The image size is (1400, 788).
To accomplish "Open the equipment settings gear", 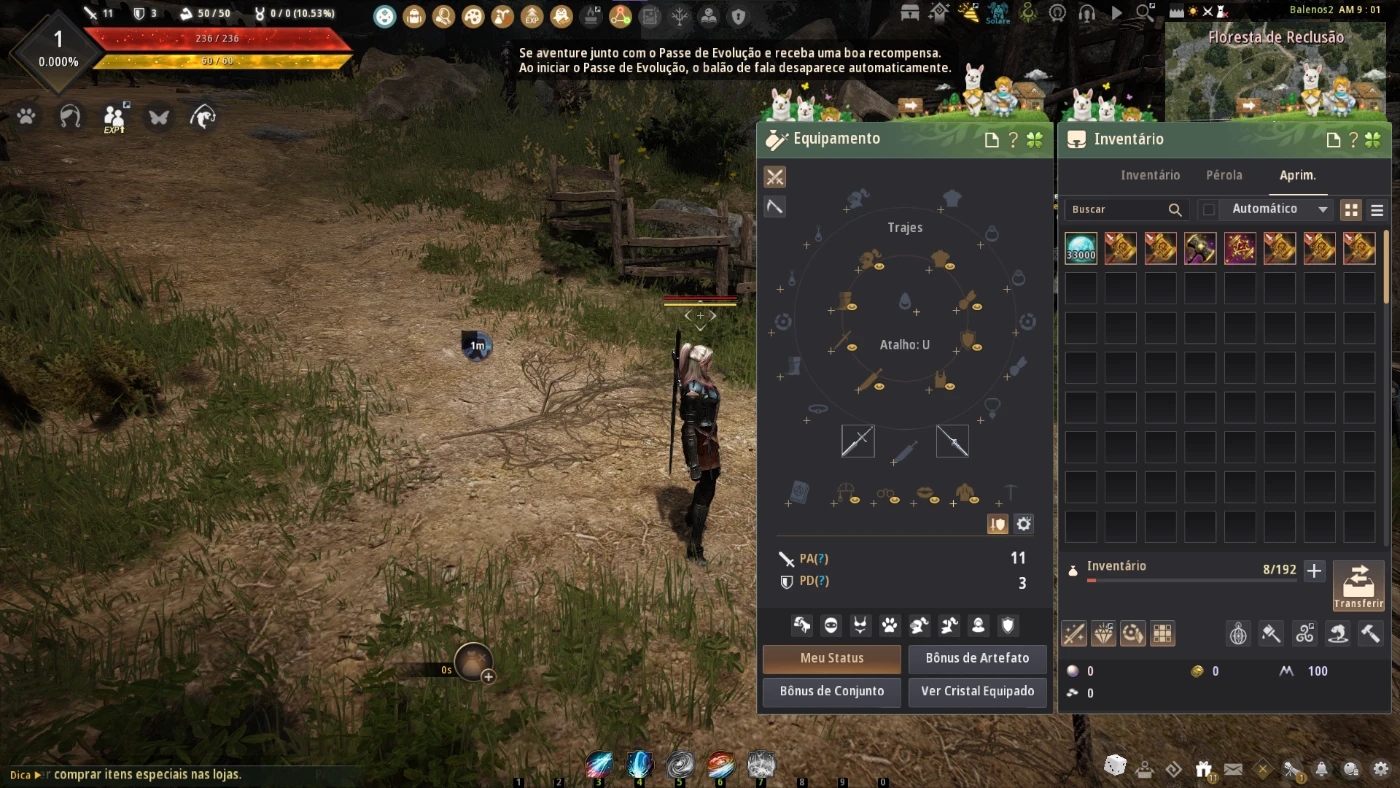I will point(1023,524).
